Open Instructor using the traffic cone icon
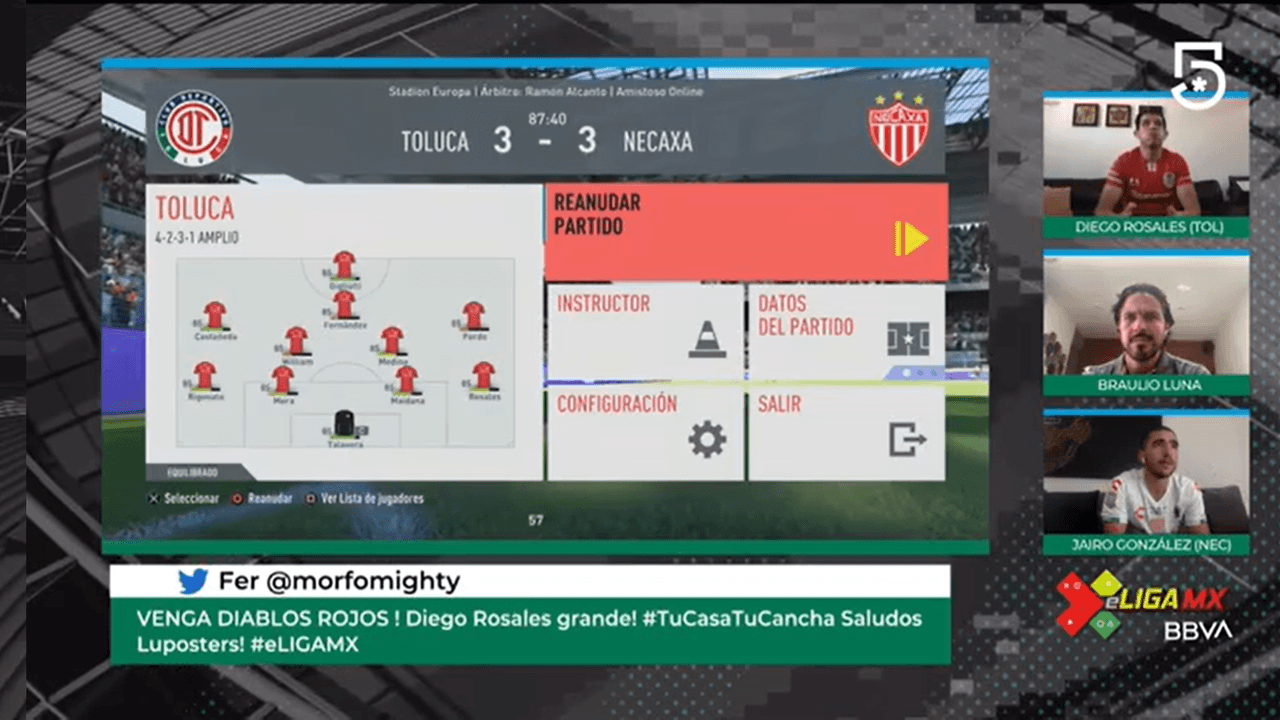 (x=707, y=337)
